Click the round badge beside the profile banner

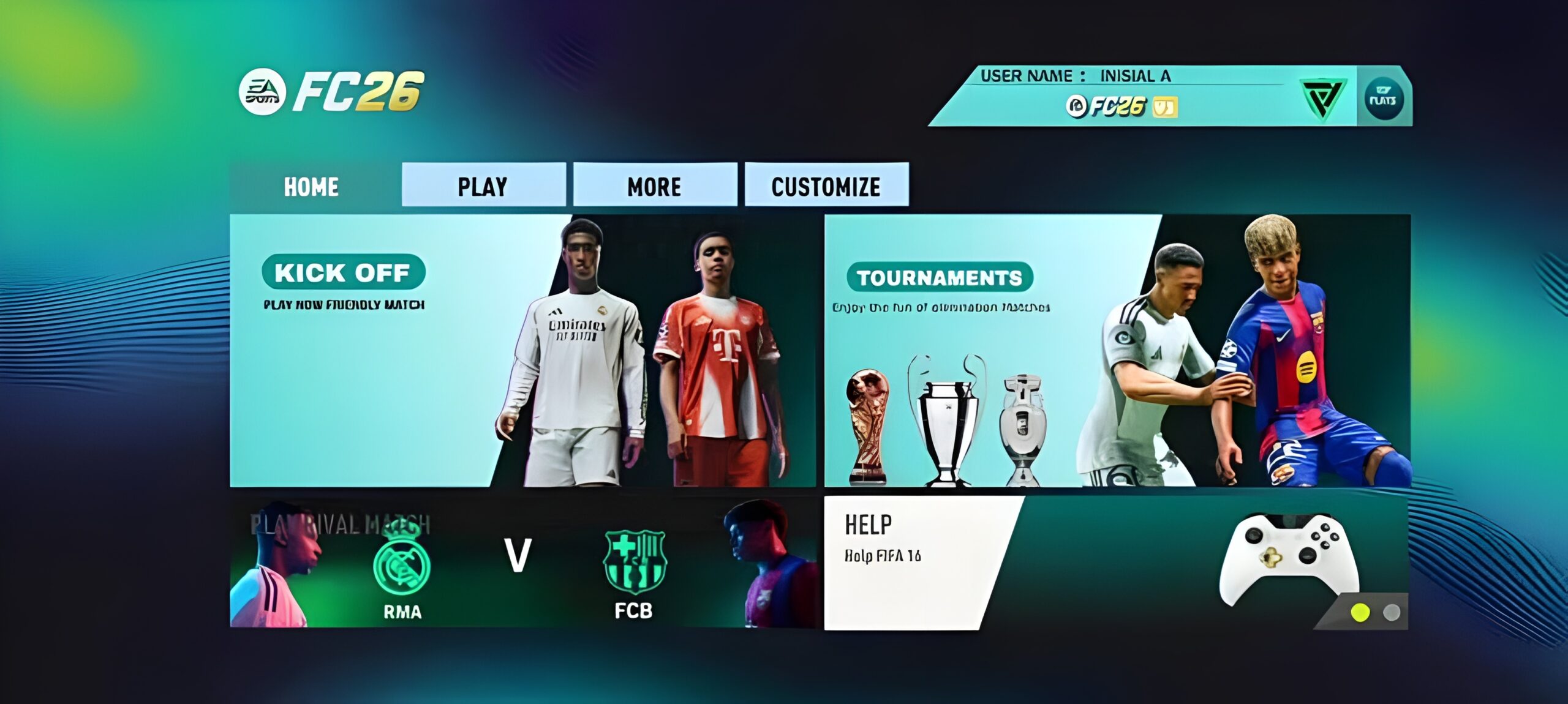[x=1383, y=98]
